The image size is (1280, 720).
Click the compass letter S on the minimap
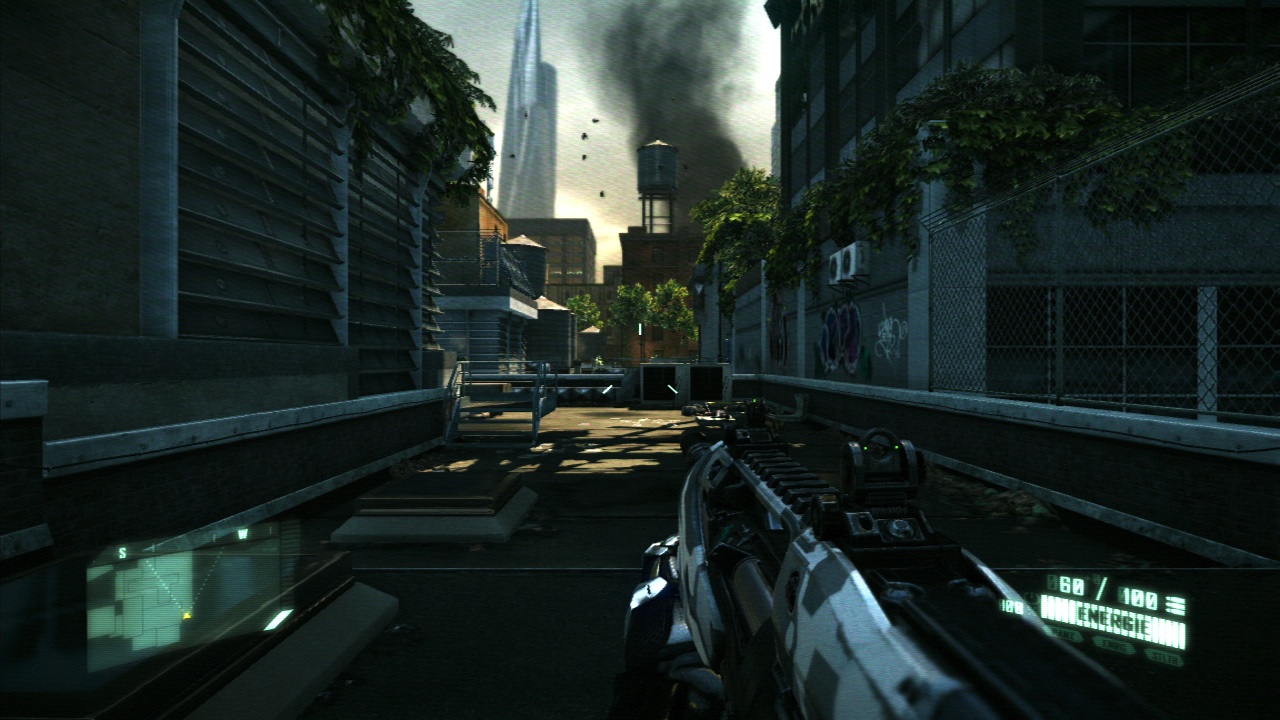pyautogui.click(x=122, y=552)
